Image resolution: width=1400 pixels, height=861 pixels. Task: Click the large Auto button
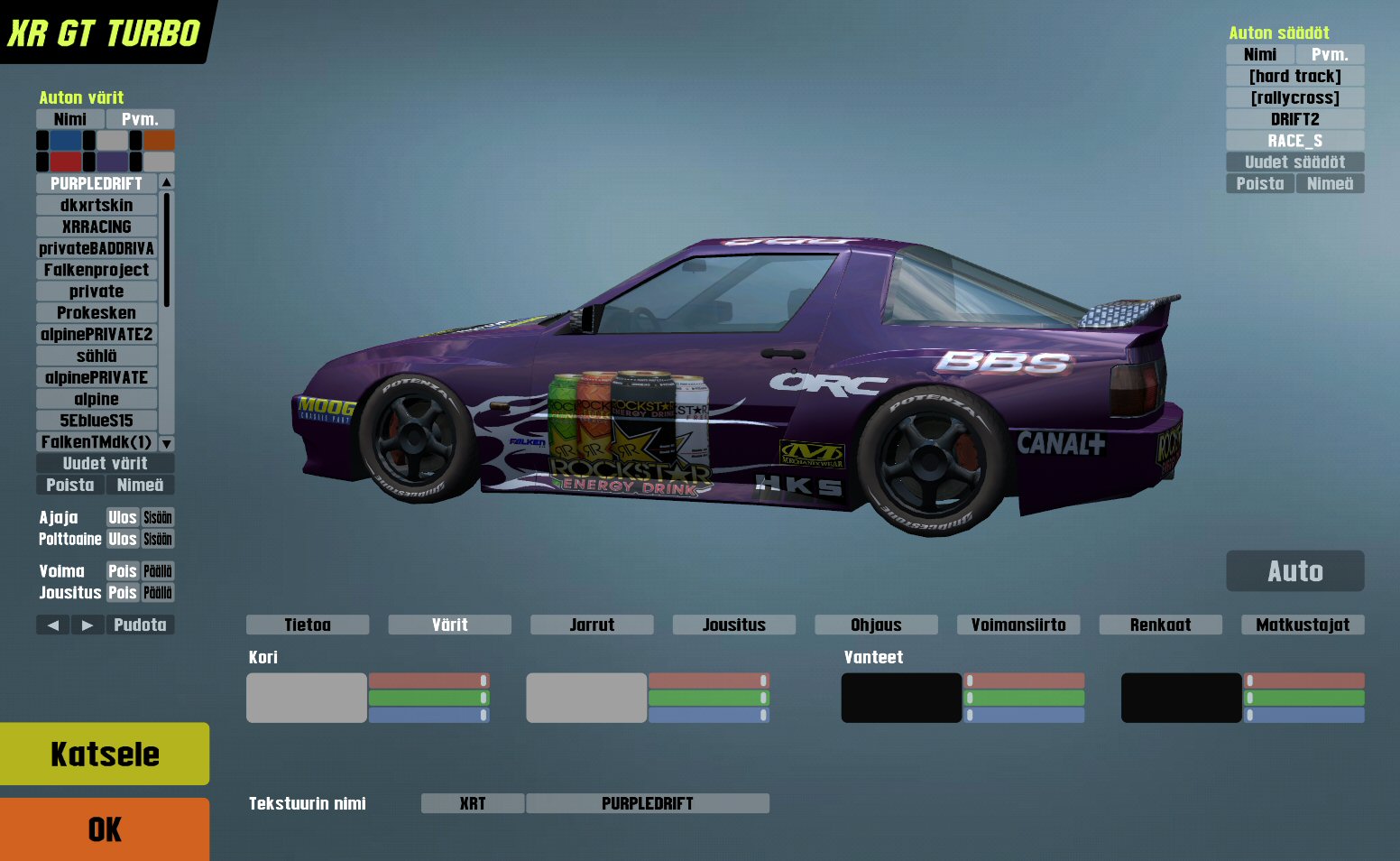[1294, 571]
